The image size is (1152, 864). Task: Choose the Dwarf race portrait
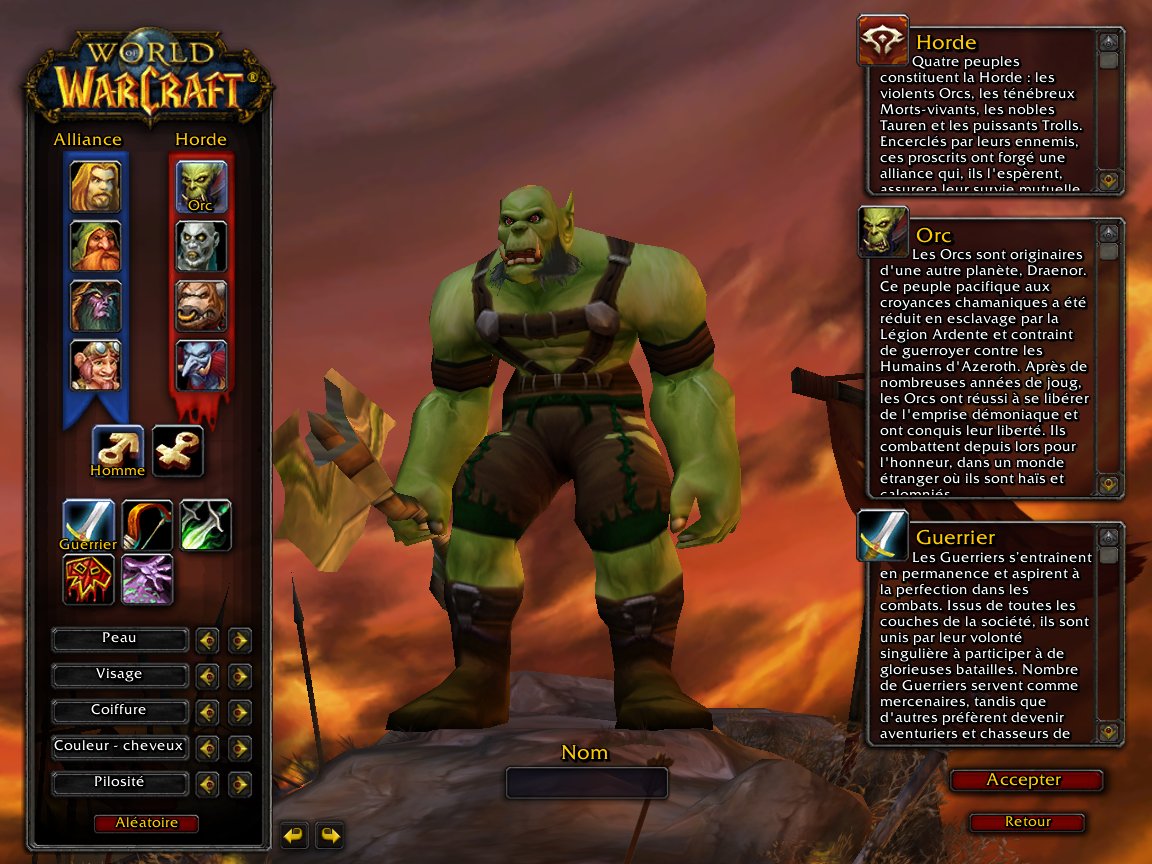click(95, 247)
